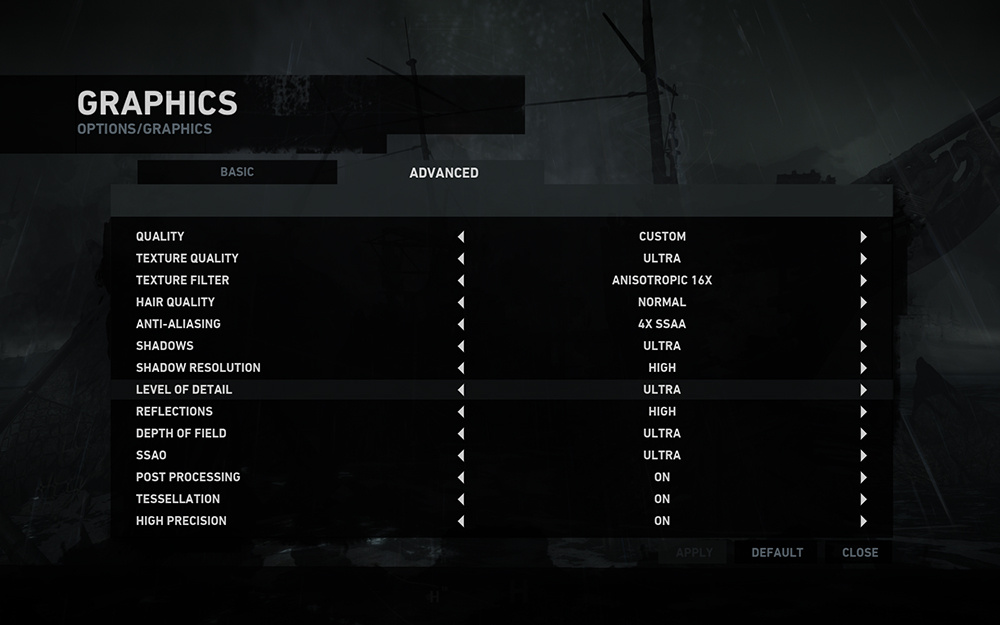Switch High Precision with right arrow
This screenshot has width=1000, height=625.
coord(863,521)
